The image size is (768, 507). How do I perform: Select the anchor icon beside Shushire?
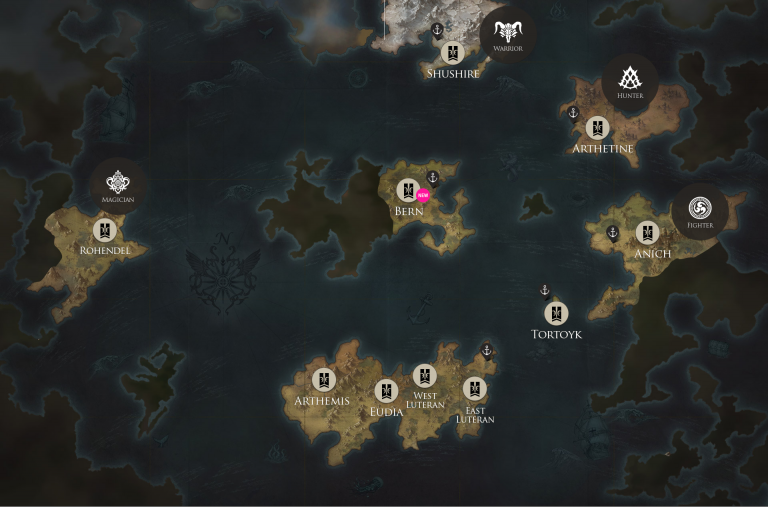pos(437,30)
